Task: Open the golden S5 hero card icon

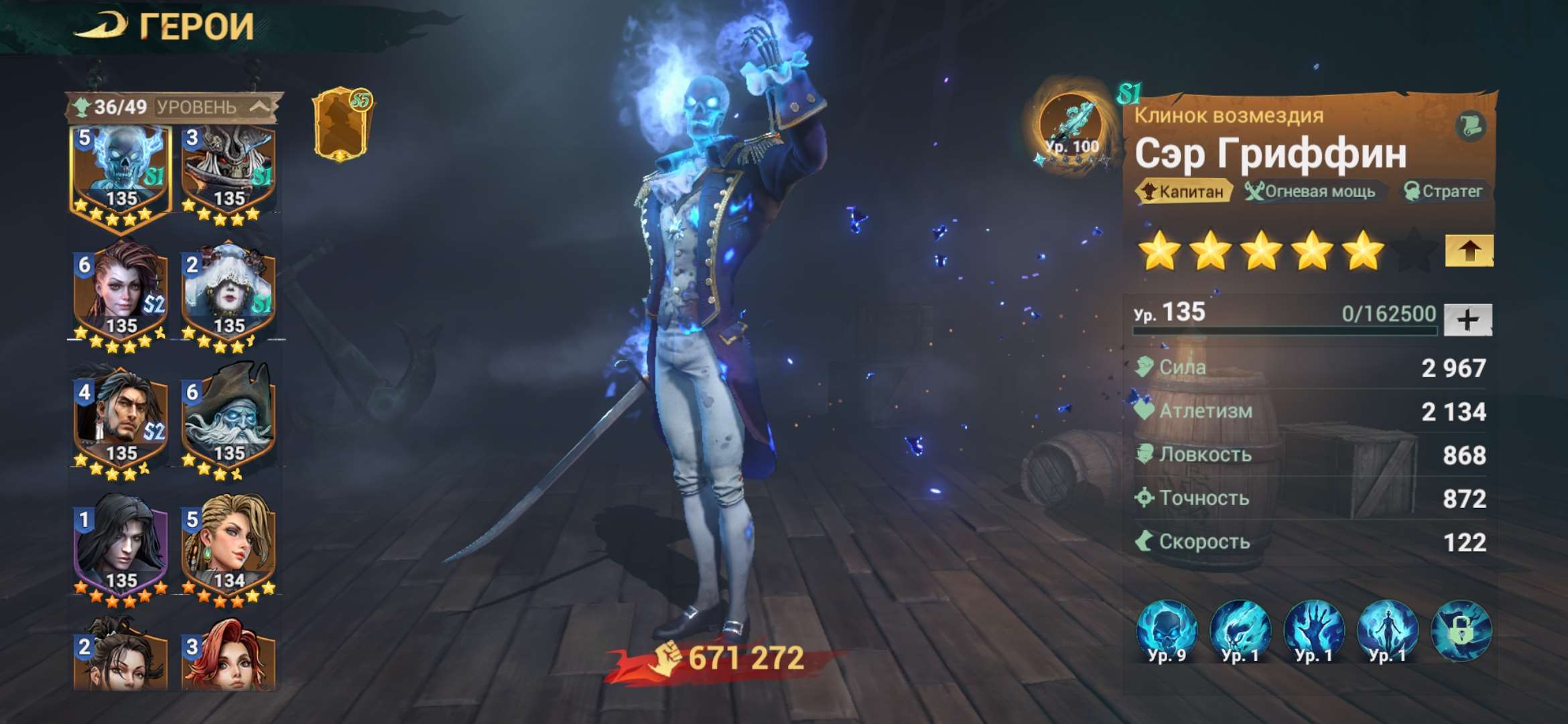Action: (342, 125)
